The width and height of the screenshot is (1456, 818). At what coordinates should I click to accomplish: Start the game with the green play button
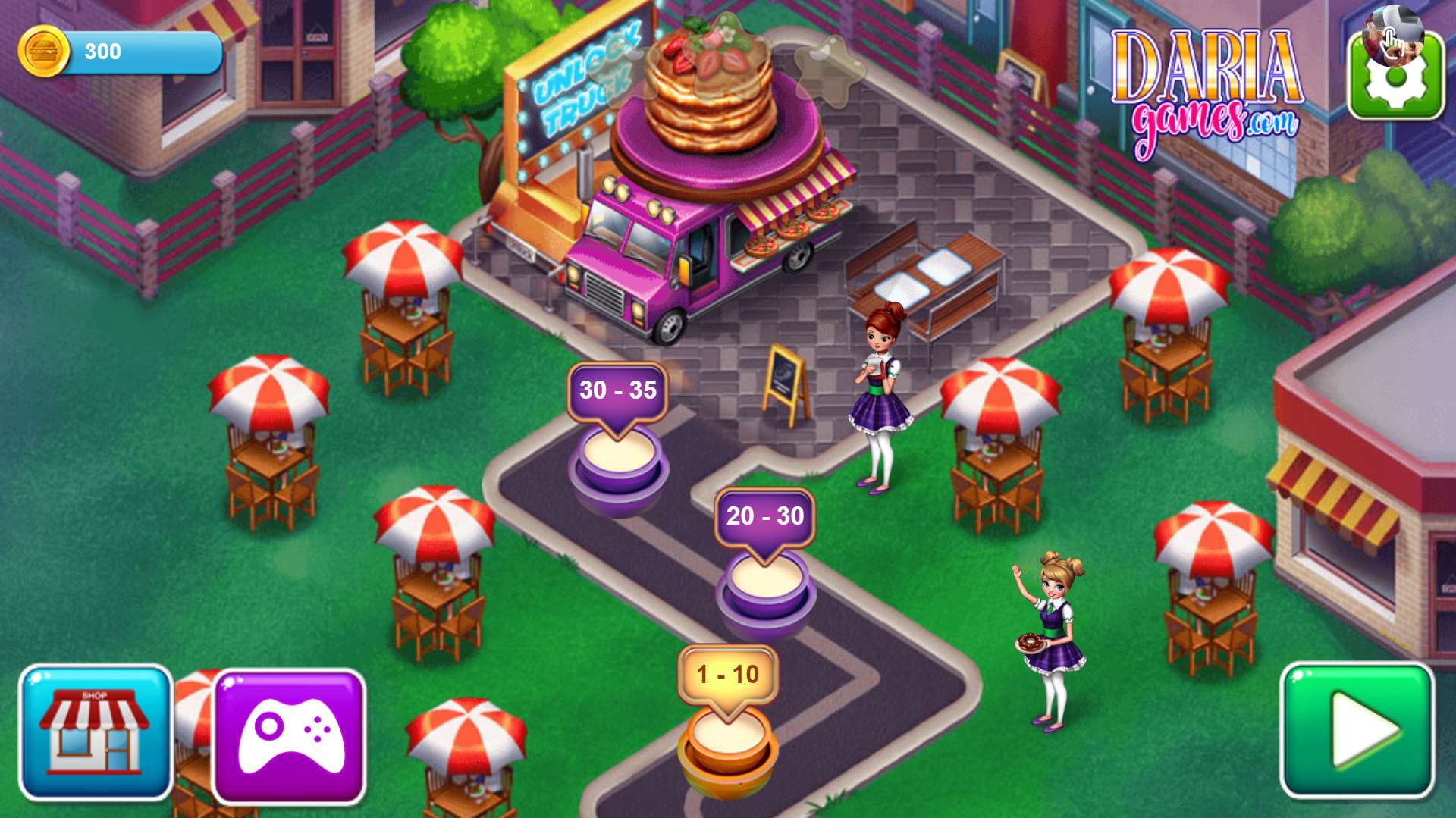1357,731
